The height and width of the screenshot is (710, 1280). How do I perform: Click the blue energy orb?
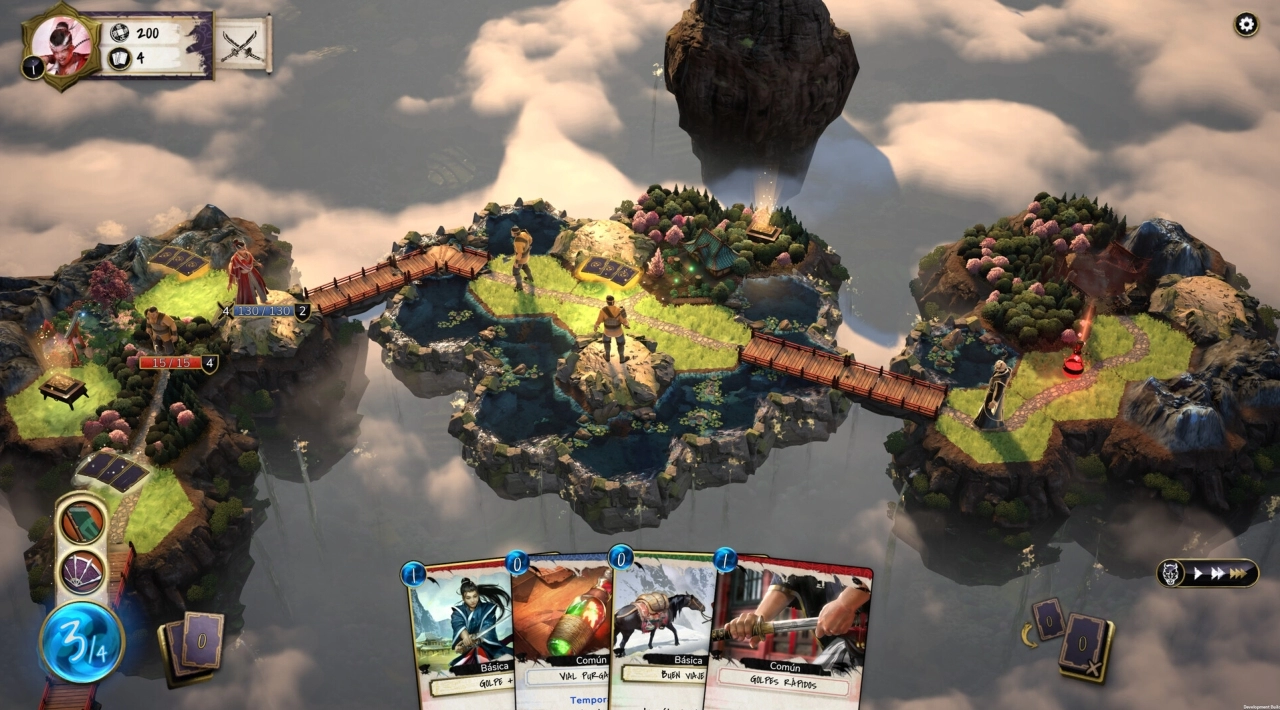click(x=82, y=641)
